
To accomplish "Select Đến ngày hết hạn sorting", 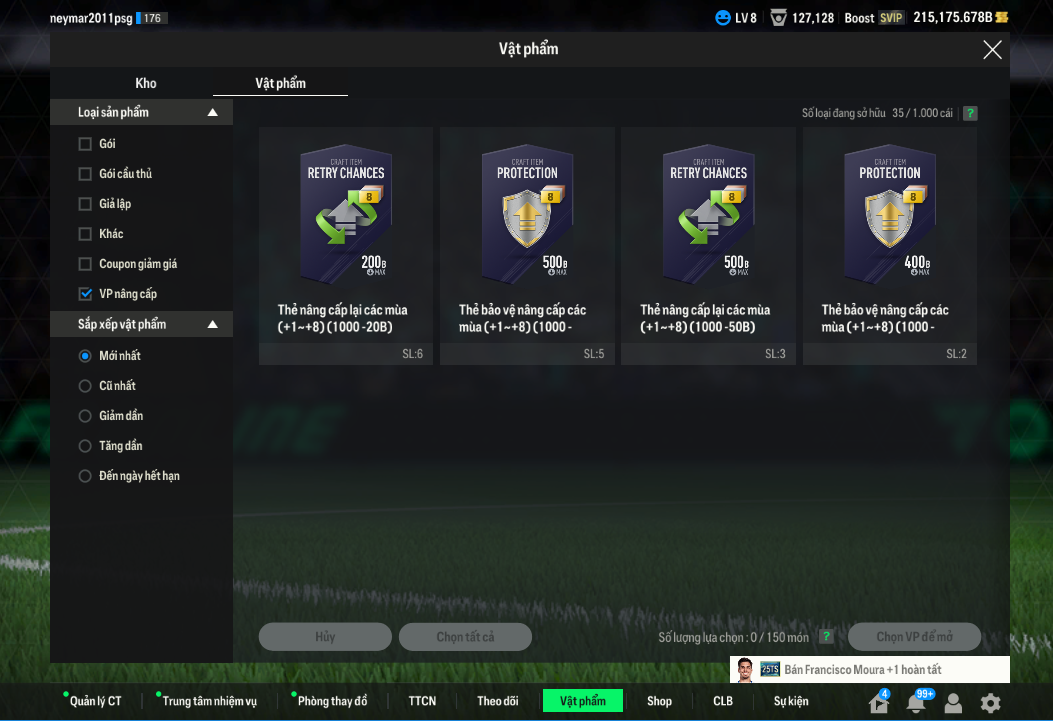I will click(85, 476).
